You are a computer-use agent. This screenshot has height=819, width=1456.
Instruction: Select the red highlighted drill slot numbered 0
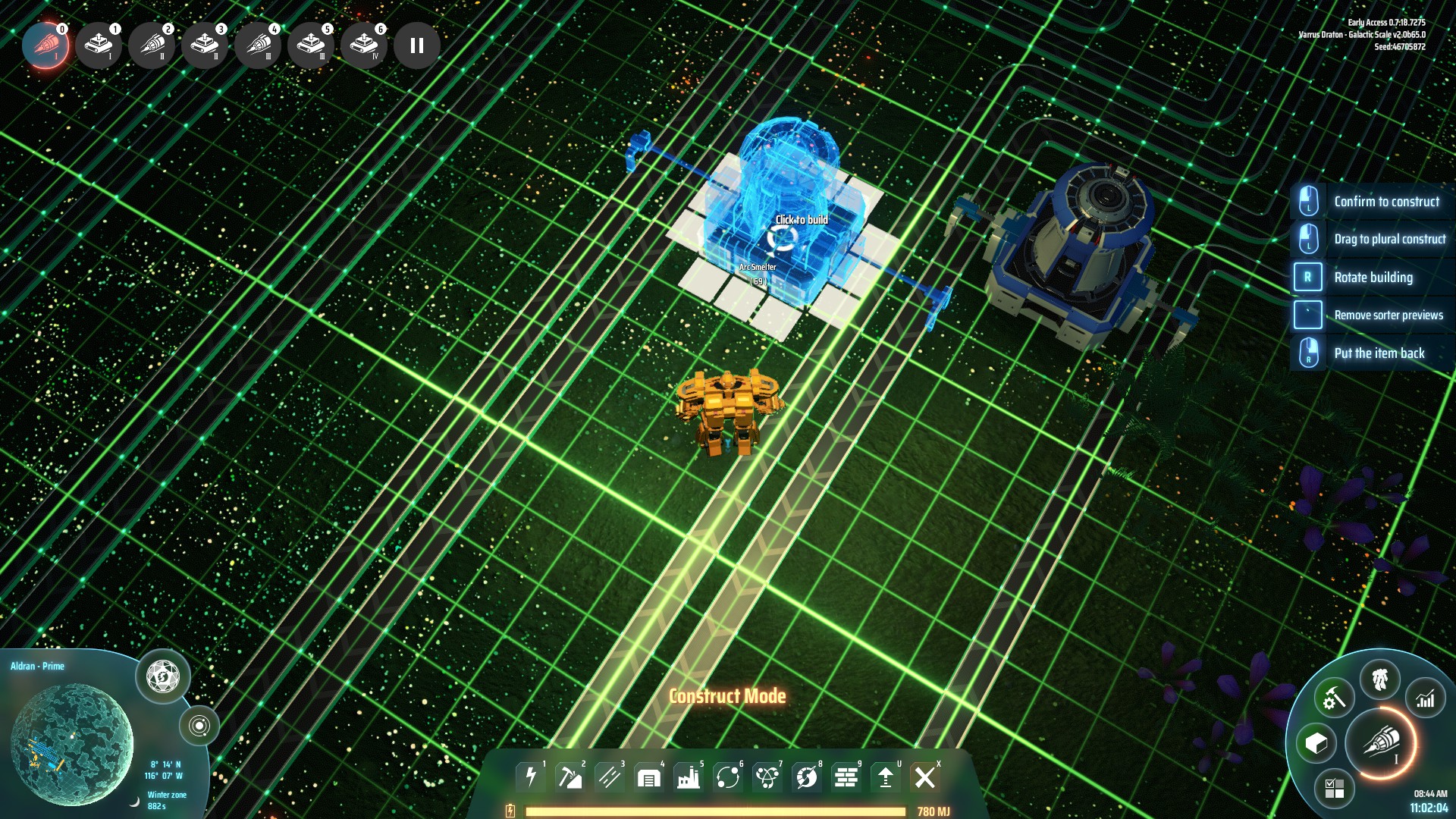point(45,45)
